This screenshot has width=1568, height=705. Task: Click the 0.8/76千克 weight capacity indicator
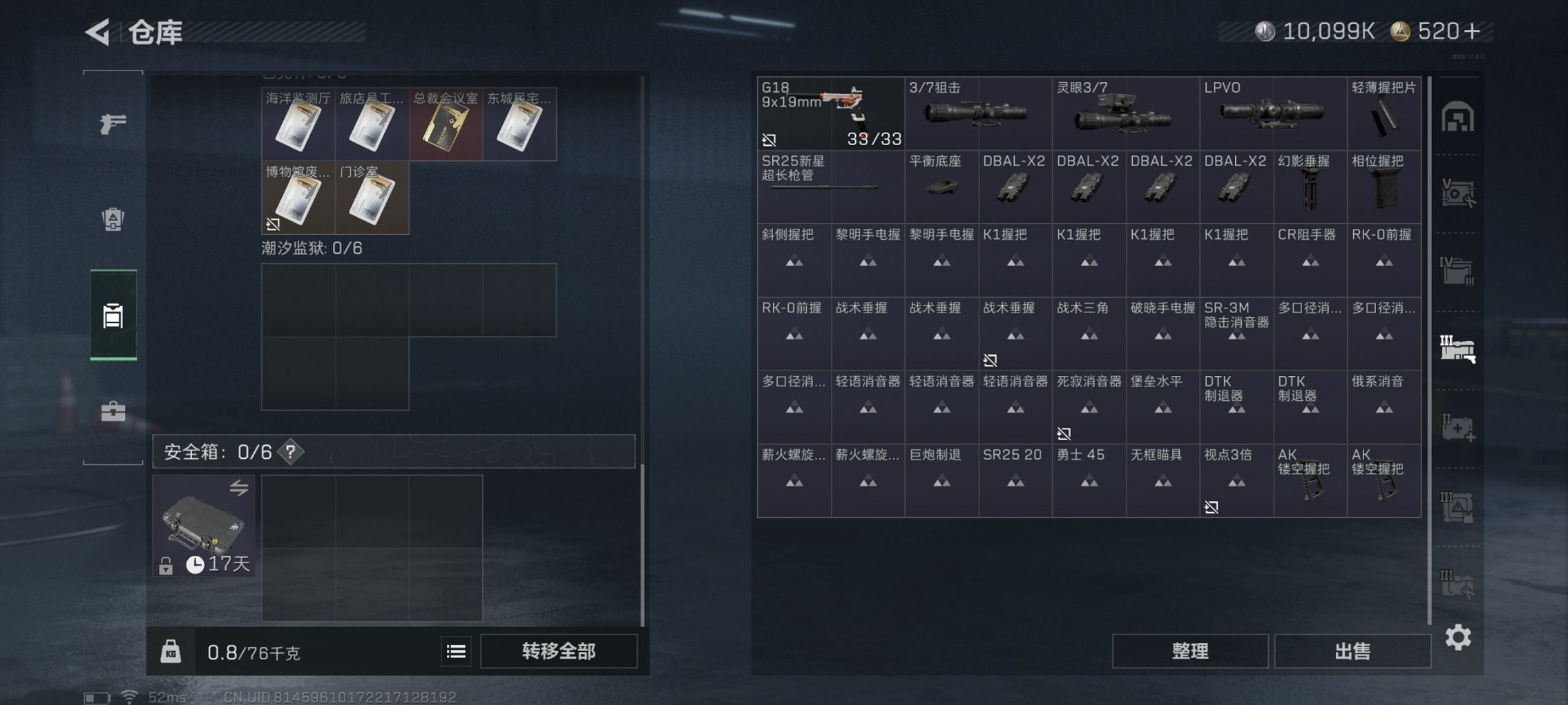[x=249, y=651]
